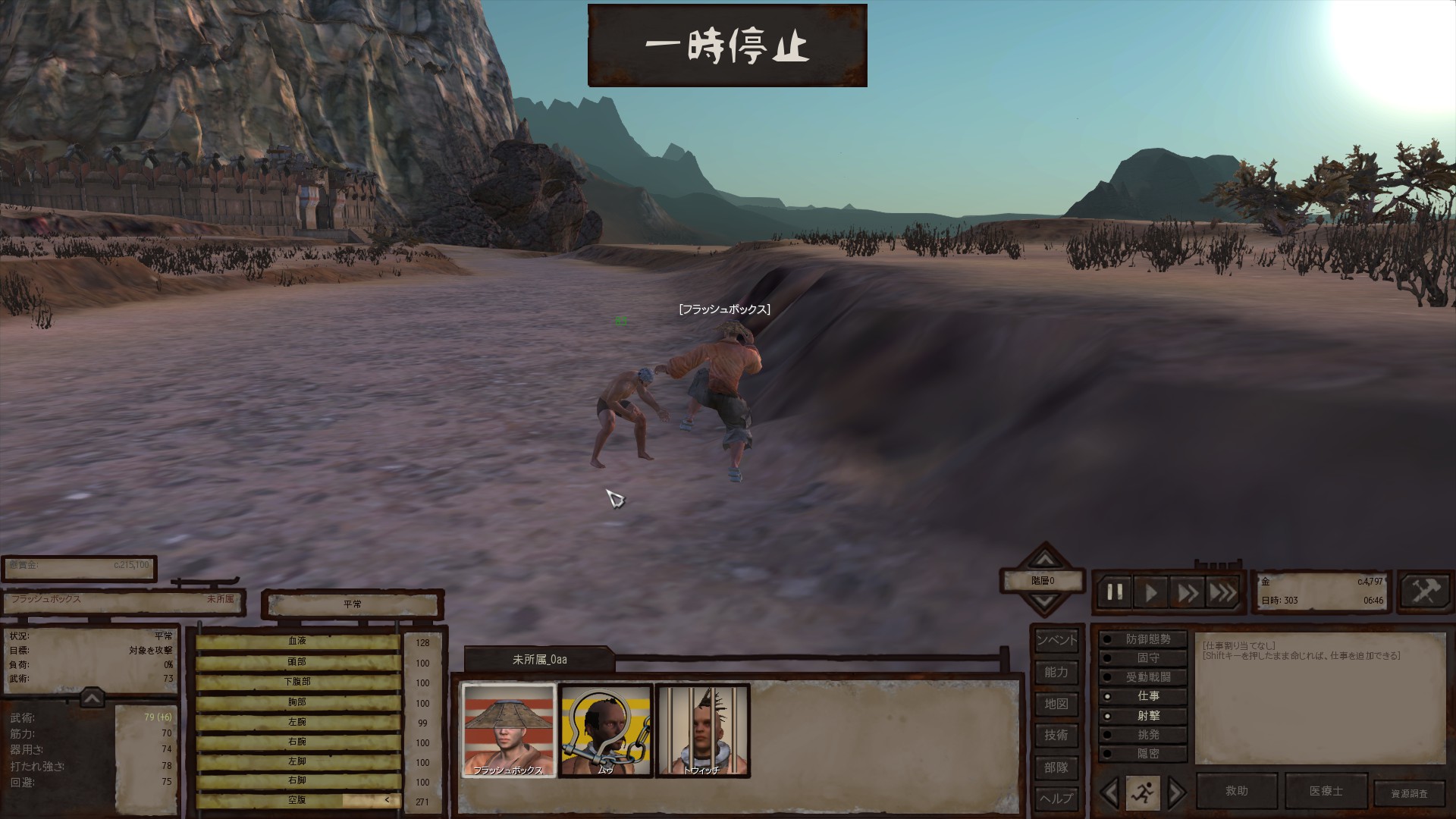The width and height of the screenshot is (1456, 819).
Task: Open the 能力 stats panel
Action: (1056, 672)
